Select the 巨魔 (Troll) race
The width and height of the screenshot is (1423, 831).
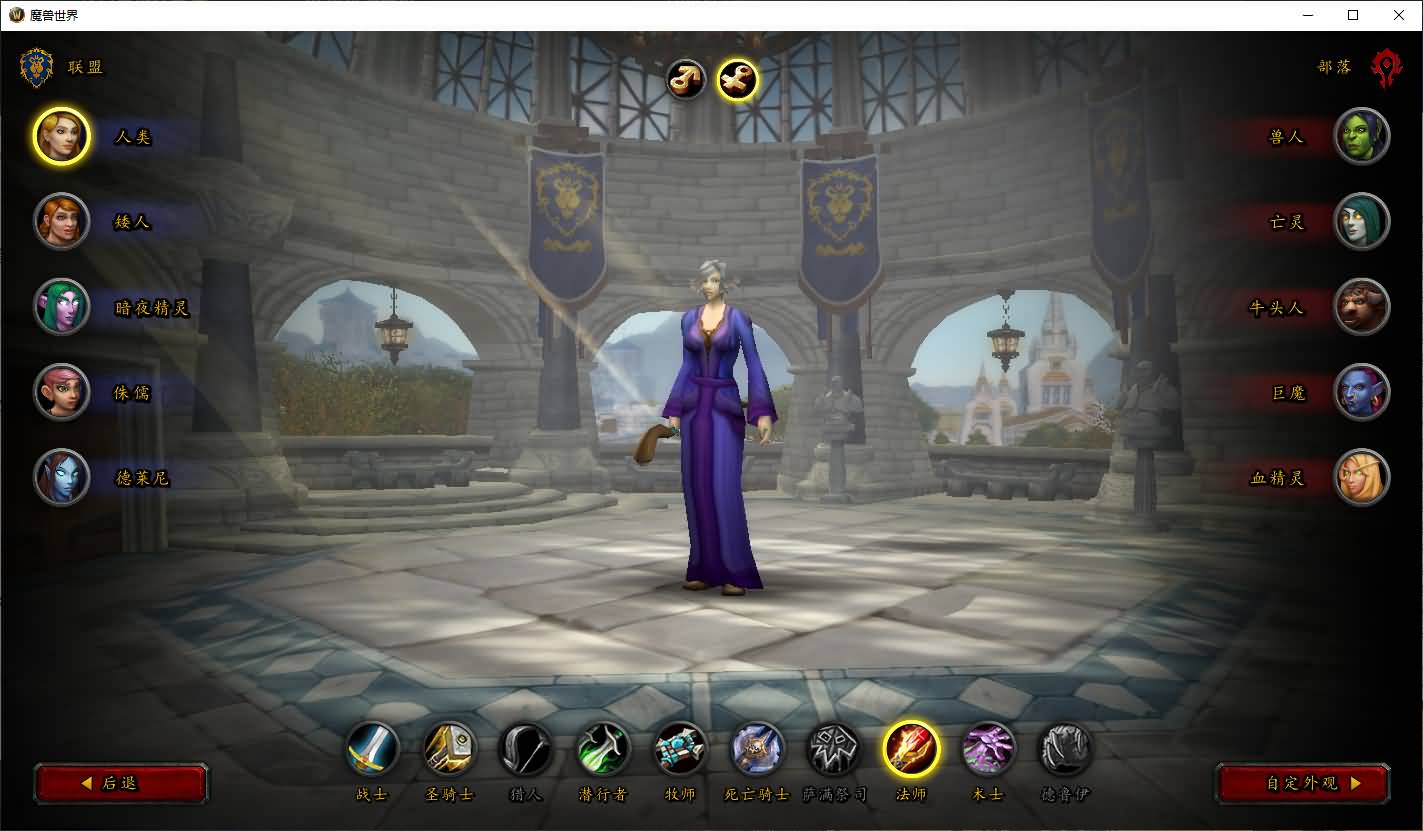coord(1361,392)
